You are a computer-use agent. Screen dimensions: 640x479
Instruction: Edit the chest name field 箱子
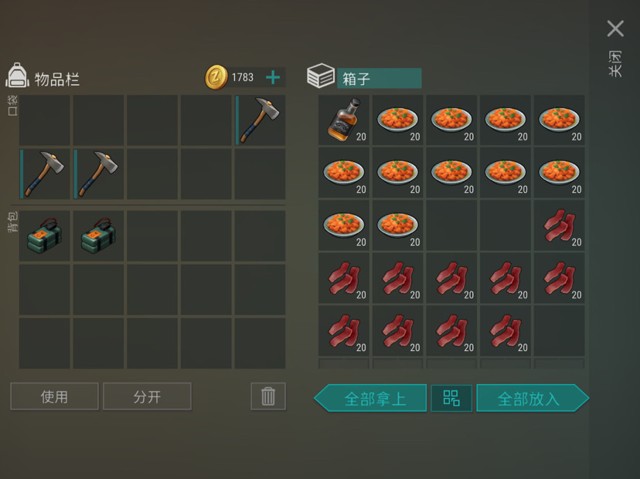tap(378, 78)
